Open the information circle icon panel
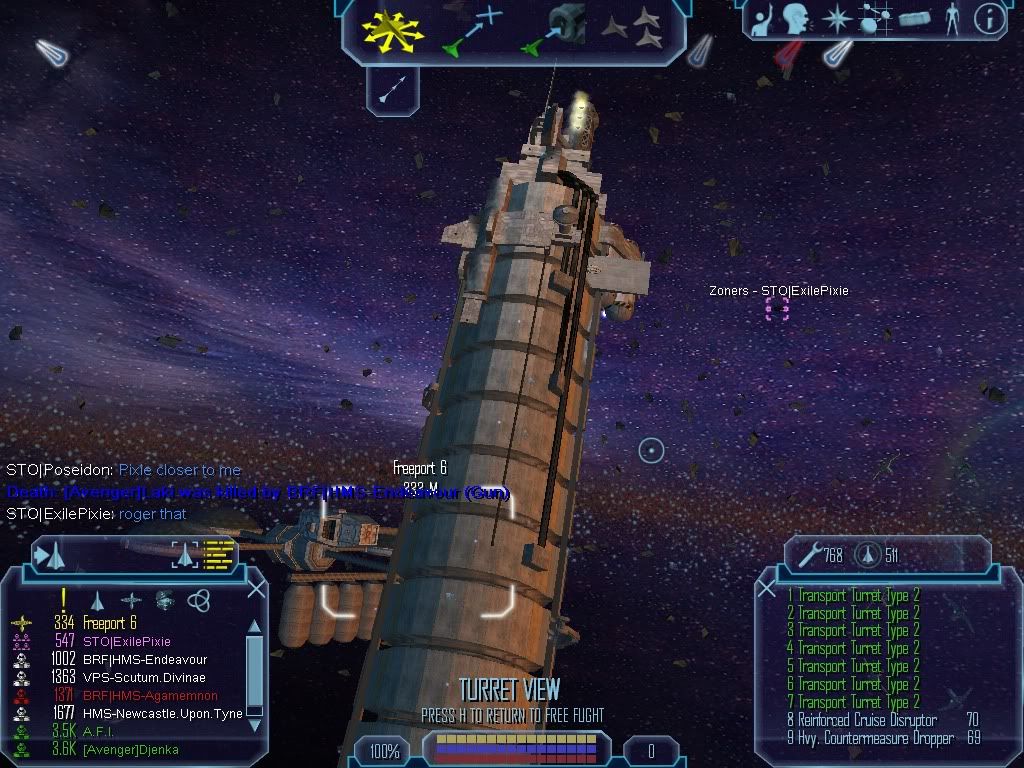 [988, 19]
